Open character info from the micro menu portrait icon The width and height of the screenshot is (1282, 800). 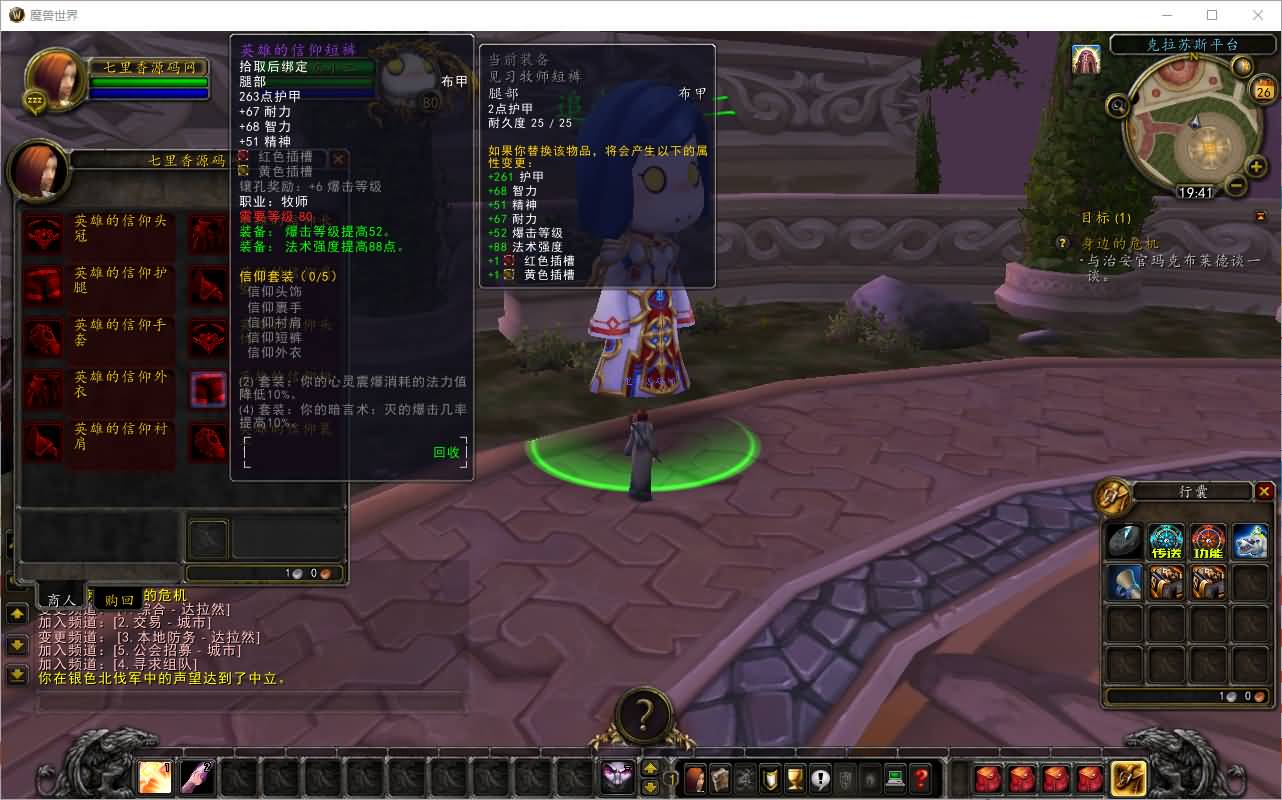click(694, 776)
